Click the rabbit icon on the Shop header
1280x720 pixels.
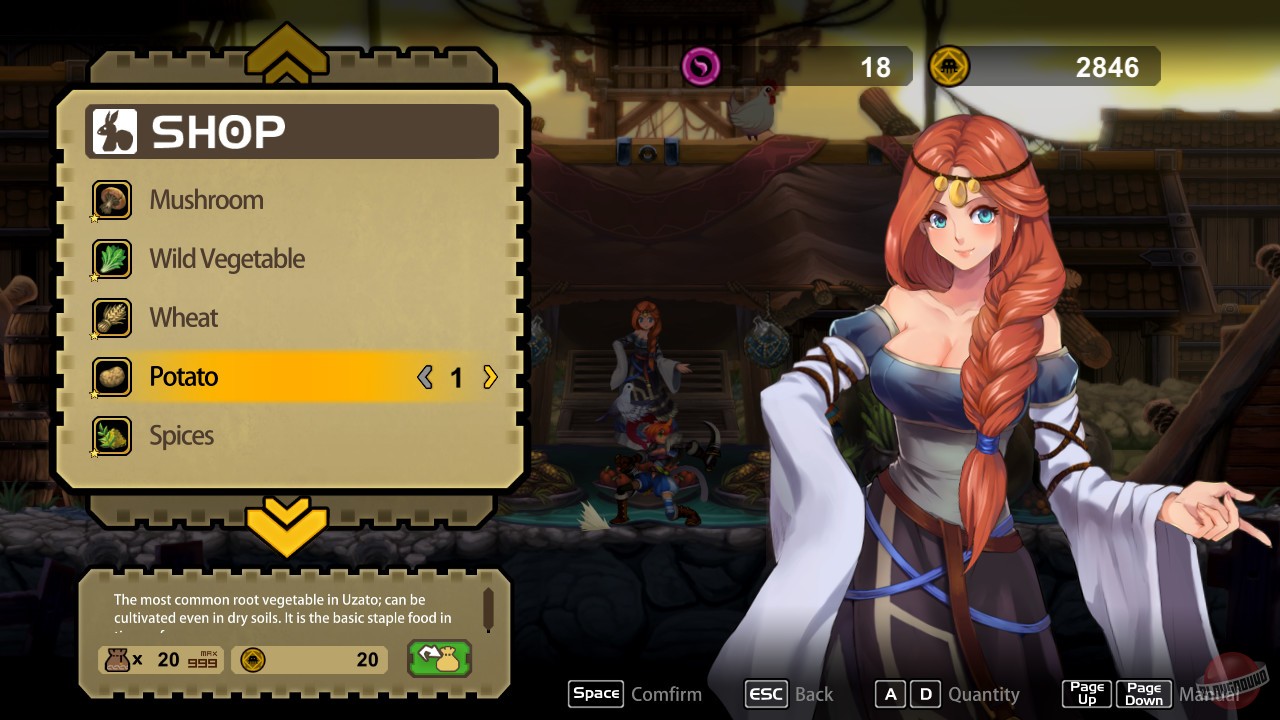pyautogui.click(x=113, y=131)
